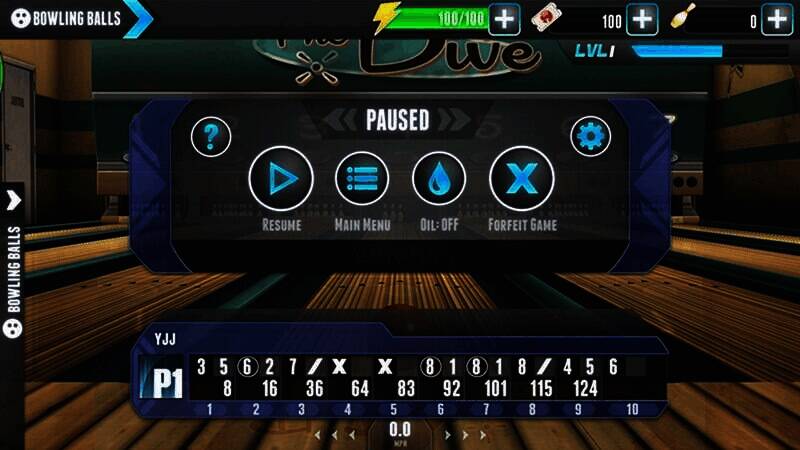Open the help question mark
The height and width of the screenshot is (450, 800).
211,136
